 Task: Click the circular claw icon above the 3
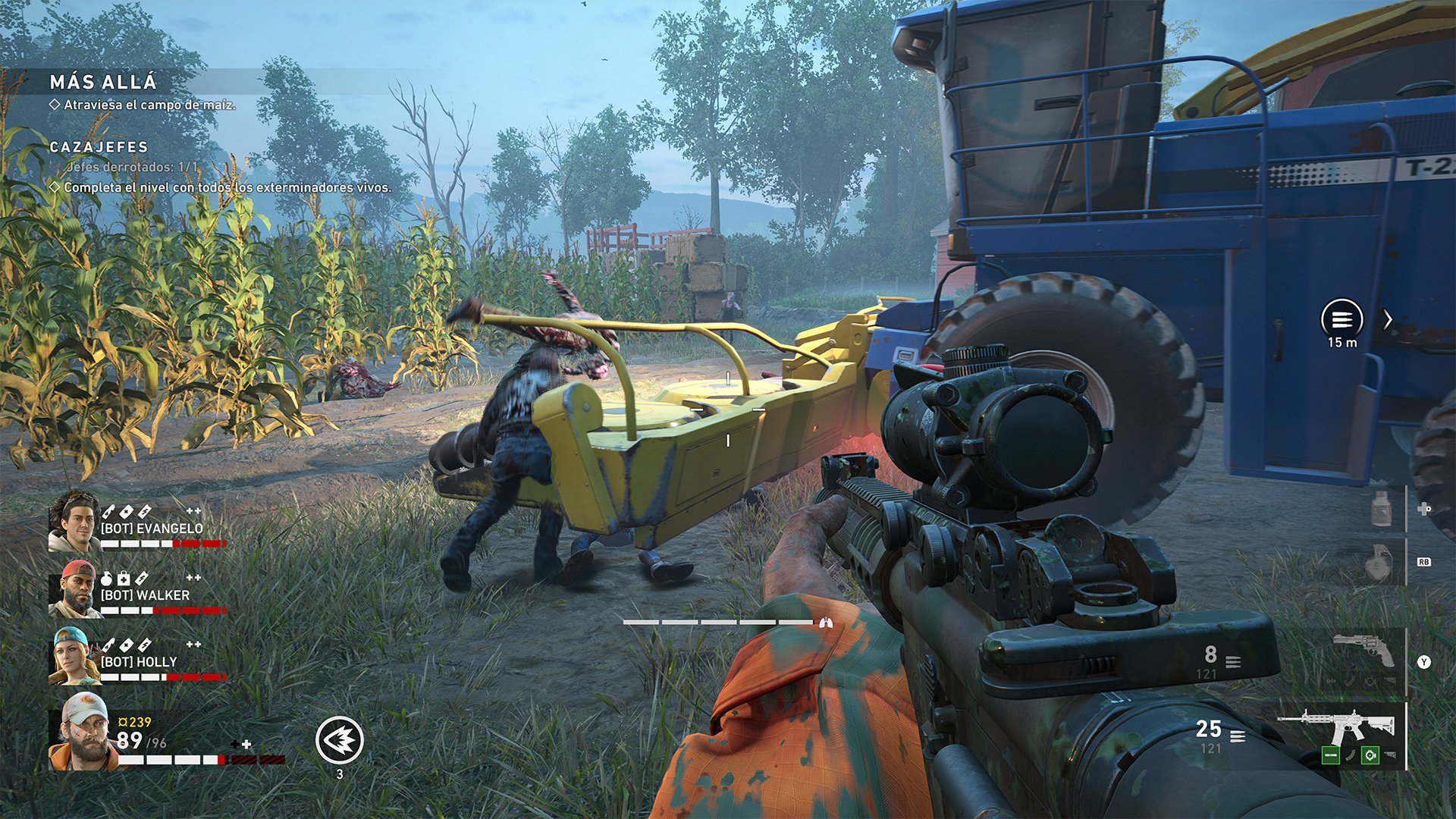point(339,740)
